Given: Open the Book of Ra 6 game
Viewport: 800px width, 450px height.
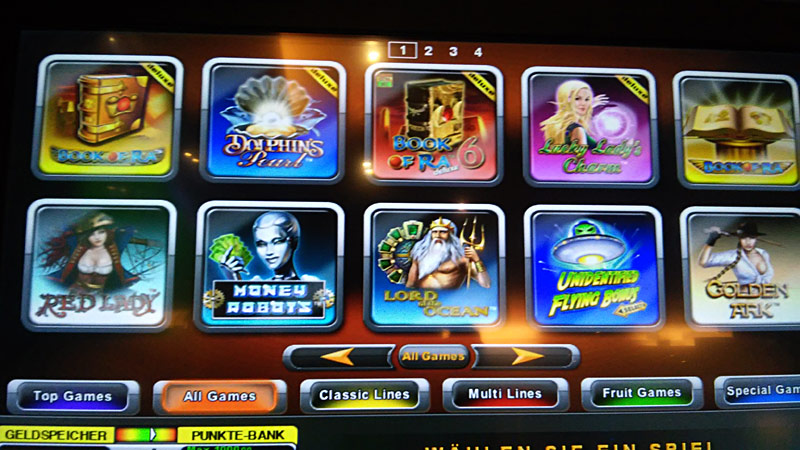Looking at the screenshot, I should [x=433, y=125].
